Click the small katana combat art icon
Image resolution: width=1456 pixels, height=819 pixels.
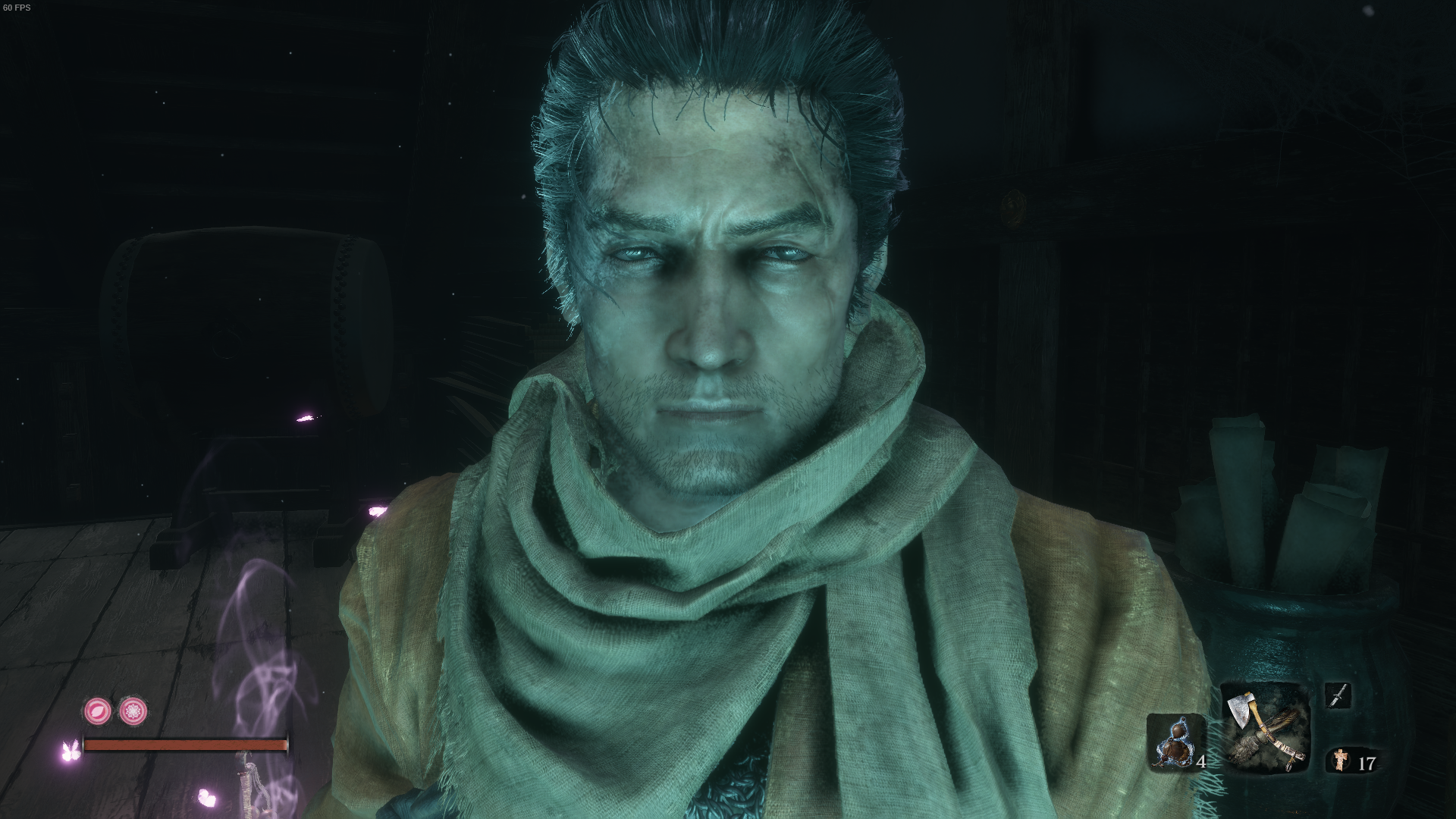coord(1338,695)
